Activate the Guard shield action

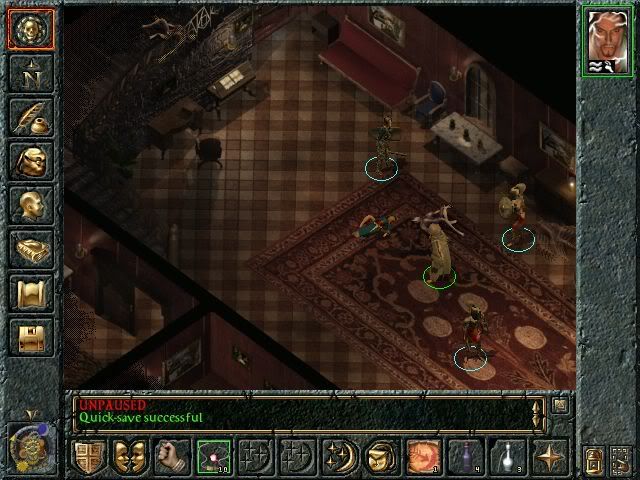click(x=88, y=456)
